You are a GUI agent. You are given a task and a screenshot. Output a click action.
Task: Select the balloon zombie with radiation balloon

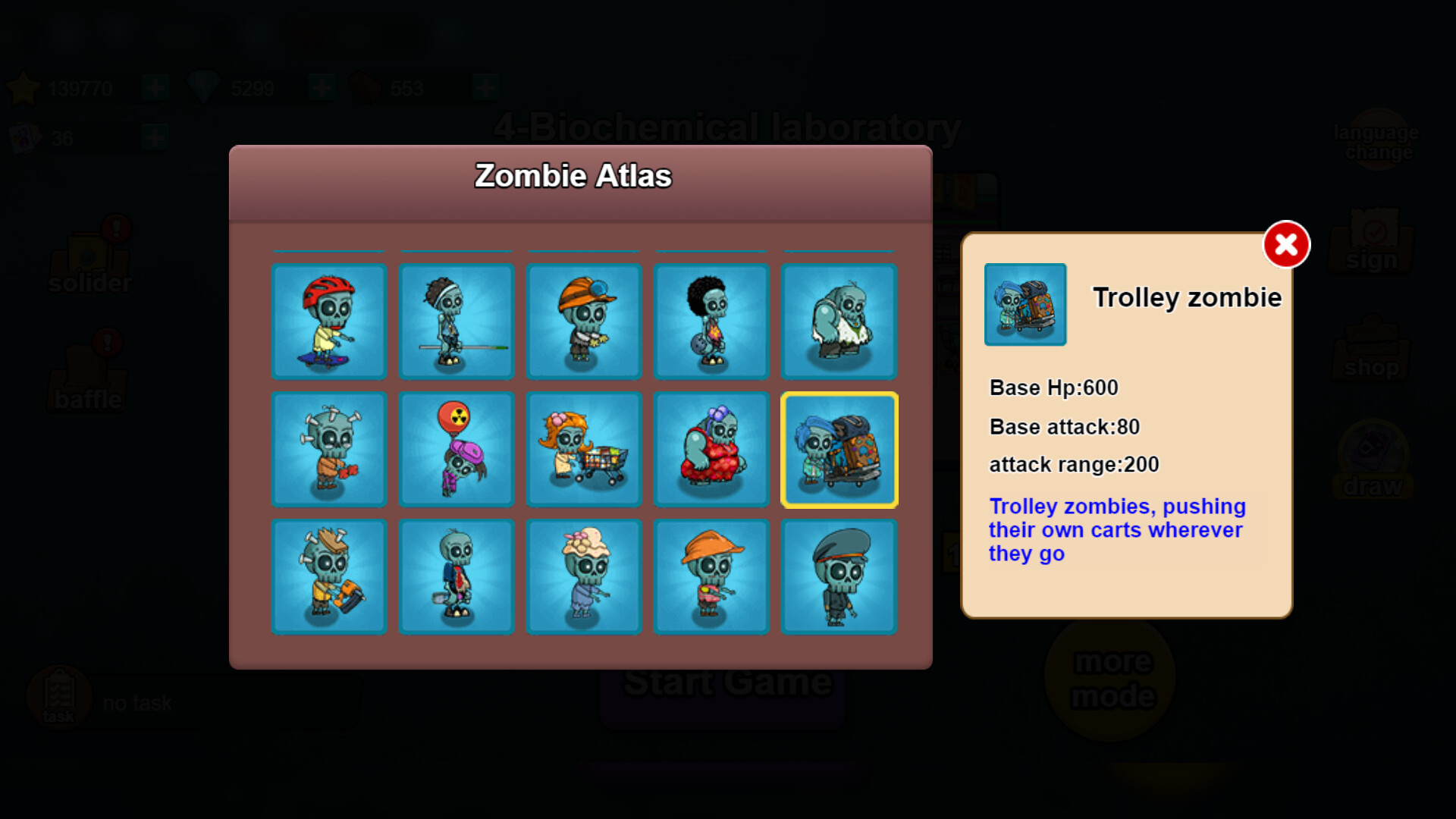[457, 449]
